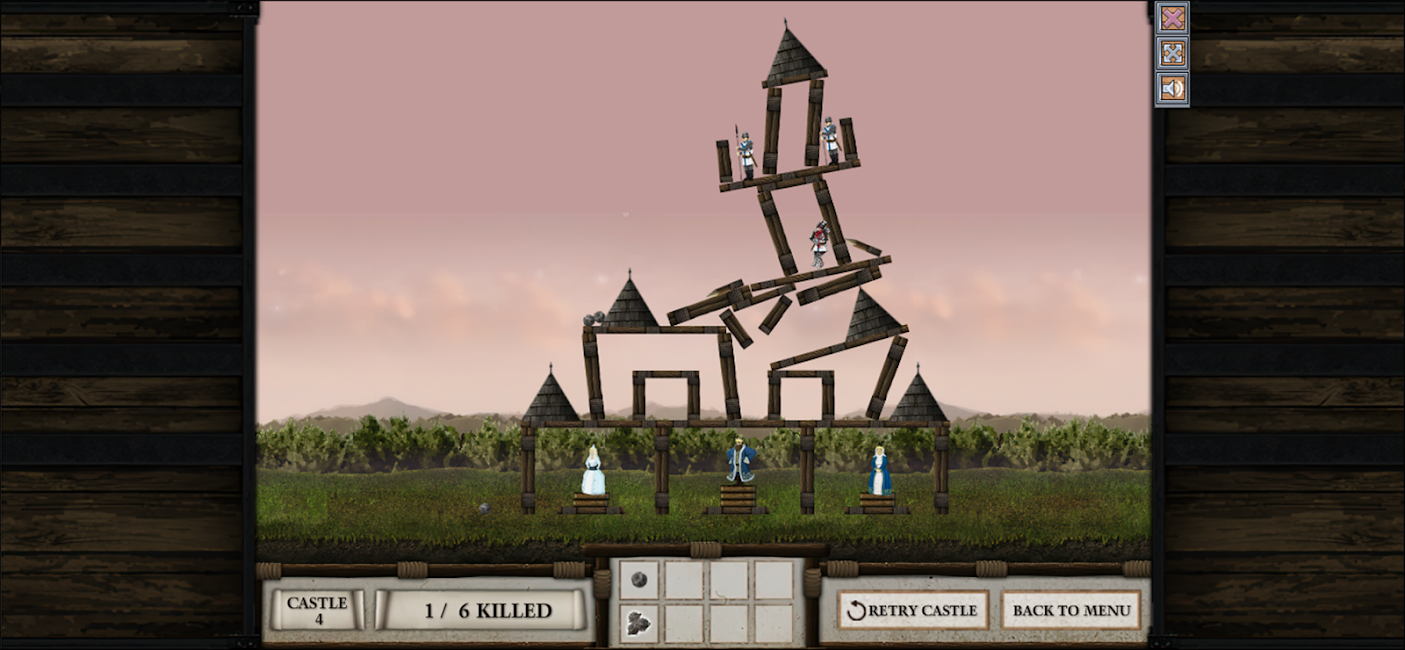Close the game with the pink X
Screen dimensions: 1405x650
click(1172, 18)
